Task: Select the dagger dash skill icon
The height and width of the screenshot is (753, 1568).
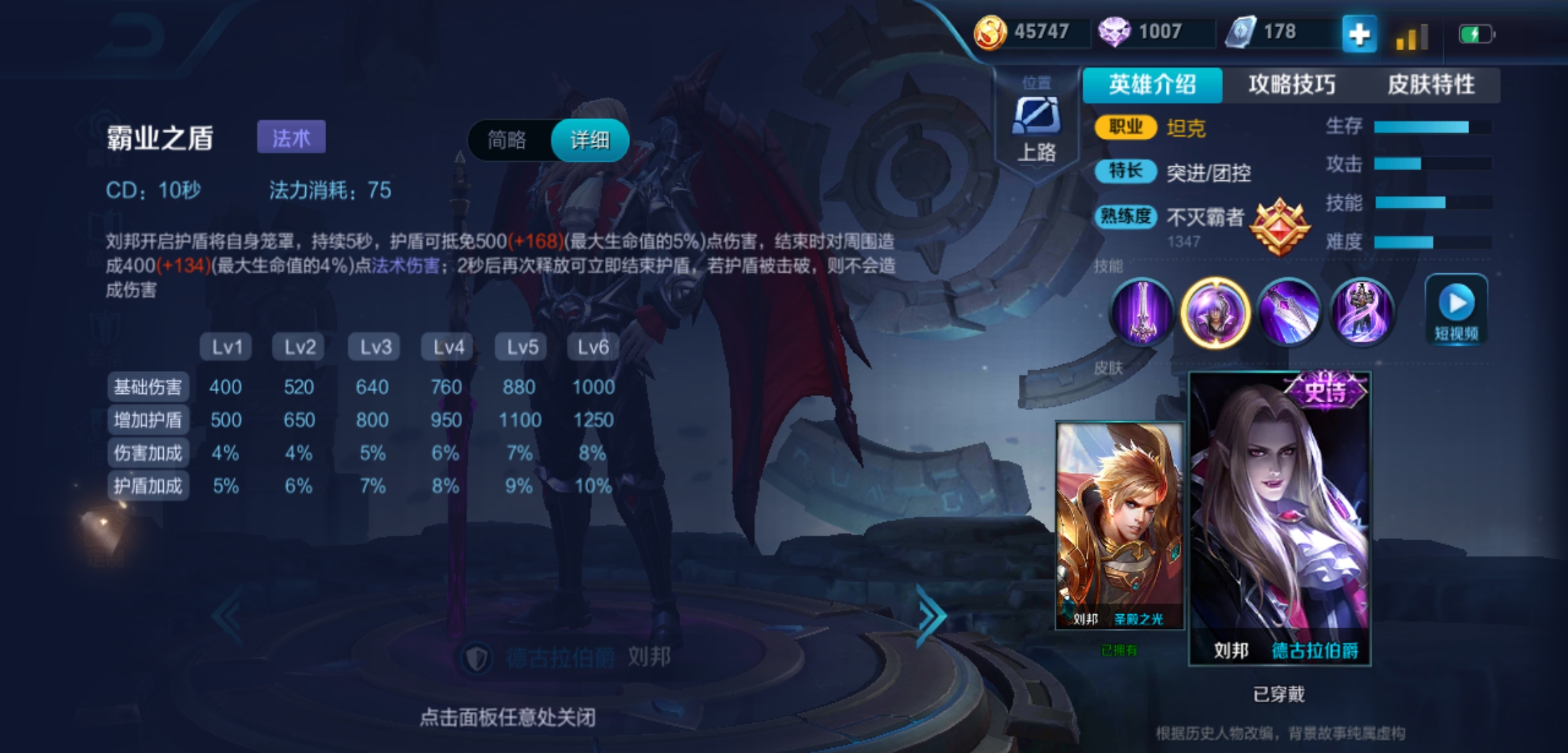Action: (x=1289, y=312)
